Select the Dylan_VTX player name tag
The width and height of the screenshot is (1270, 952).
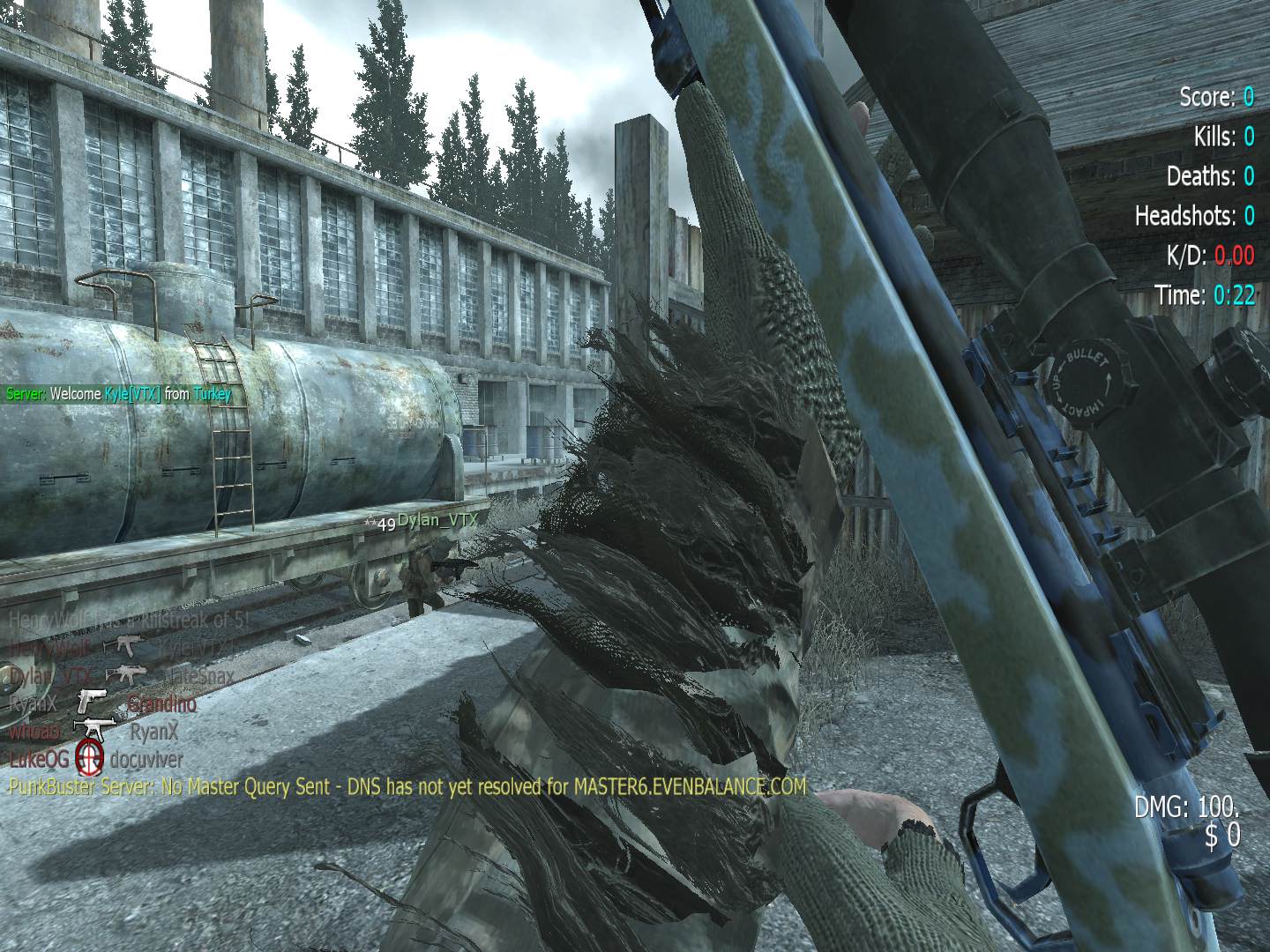coord(437,521)
